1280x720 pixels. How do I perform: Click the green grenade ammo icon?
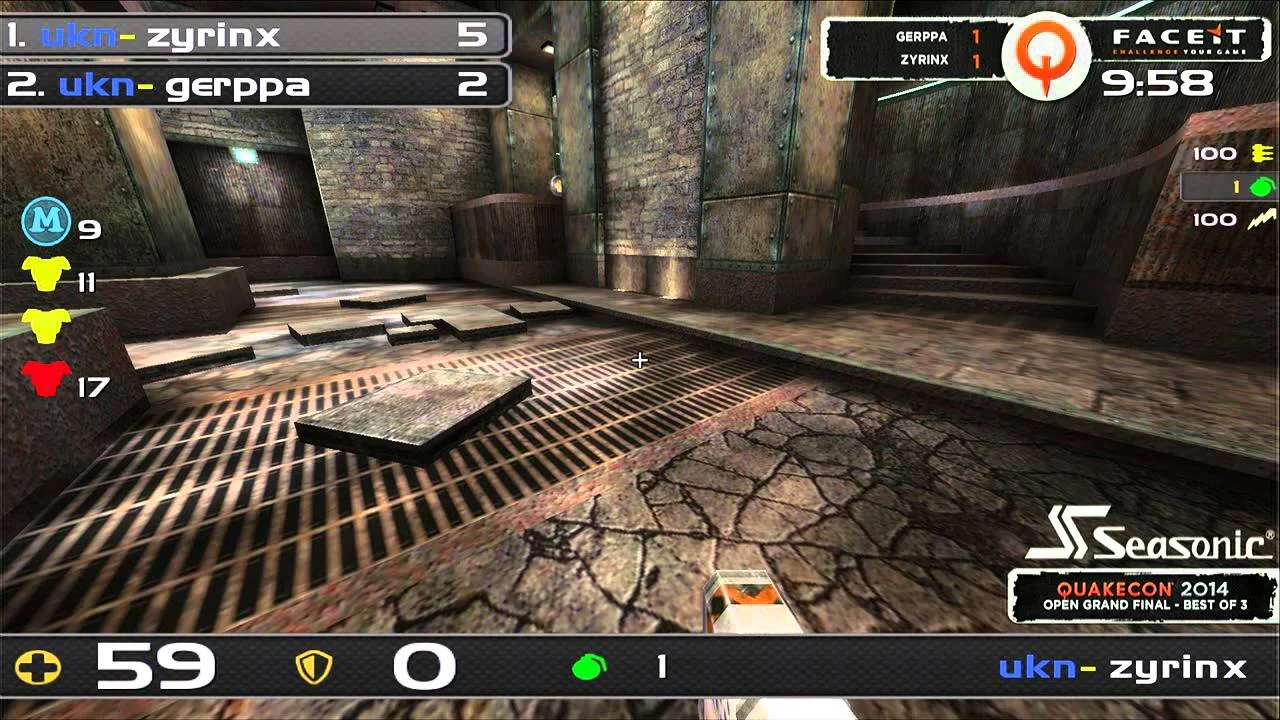[589, 667]
